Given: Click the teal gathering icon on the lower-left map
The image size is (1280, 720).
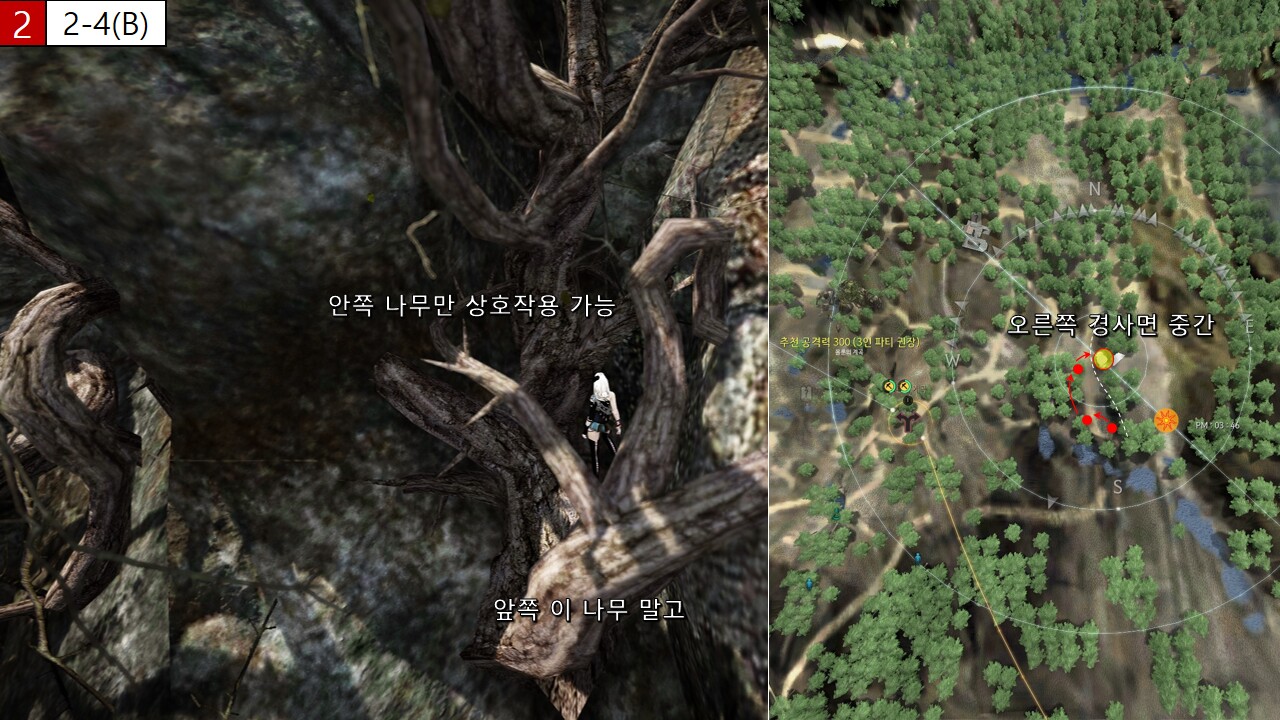Looking at the screenshot, I should tap(836, 514).
